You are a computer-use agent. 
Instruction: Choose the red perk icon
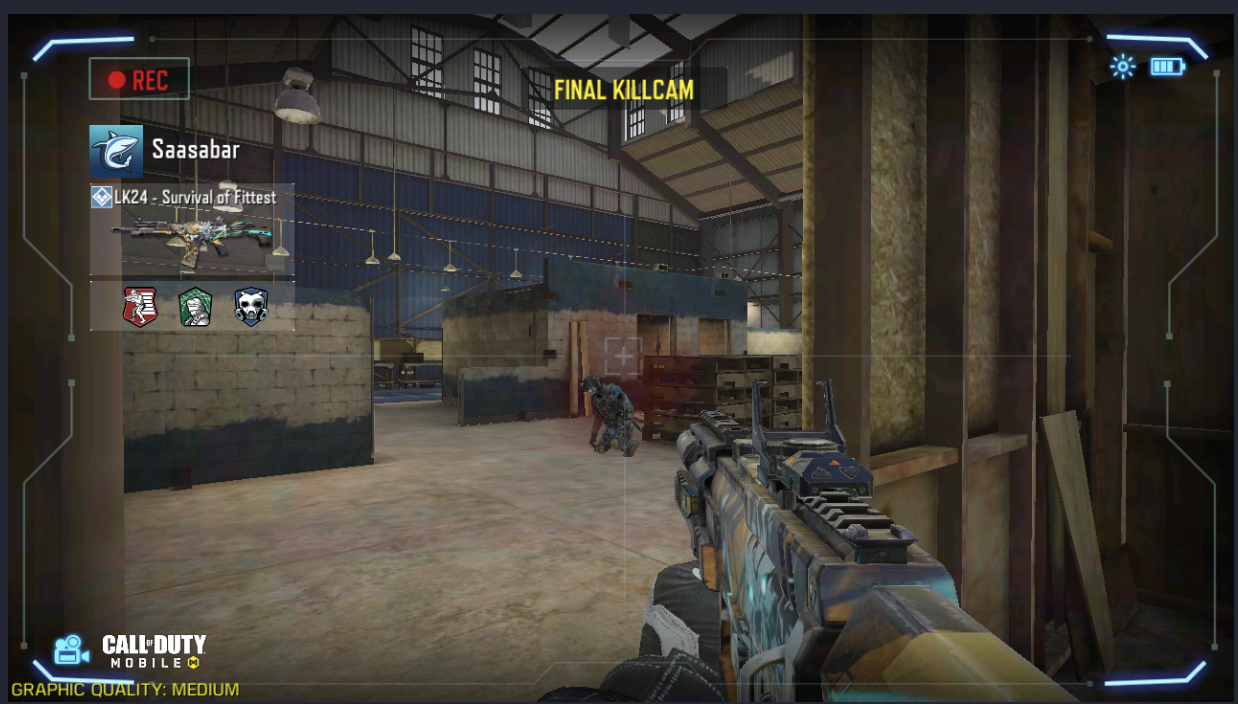(x=139, y=306)
